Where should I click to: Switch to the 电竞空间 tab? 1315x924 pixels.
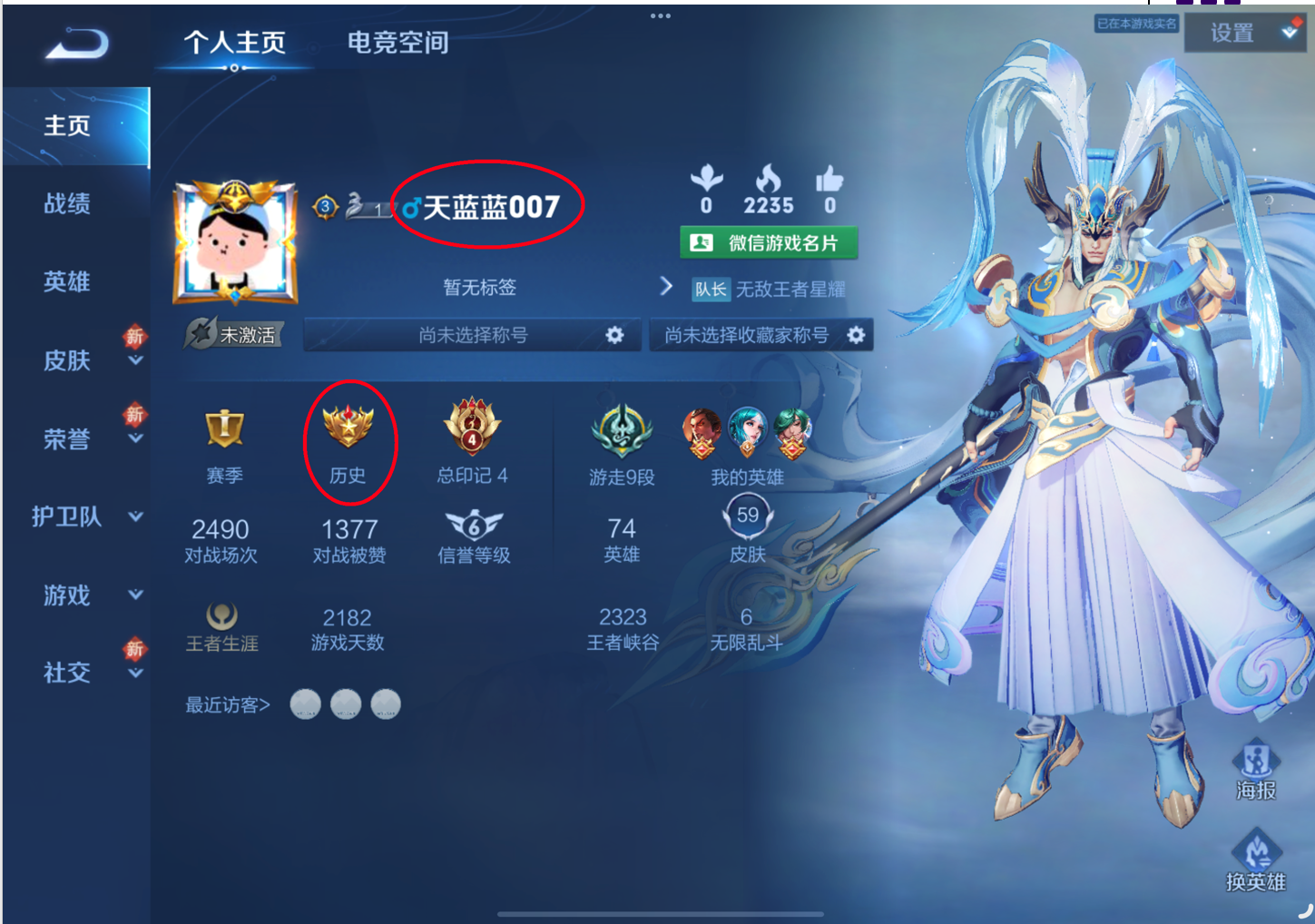click(396, 42)
